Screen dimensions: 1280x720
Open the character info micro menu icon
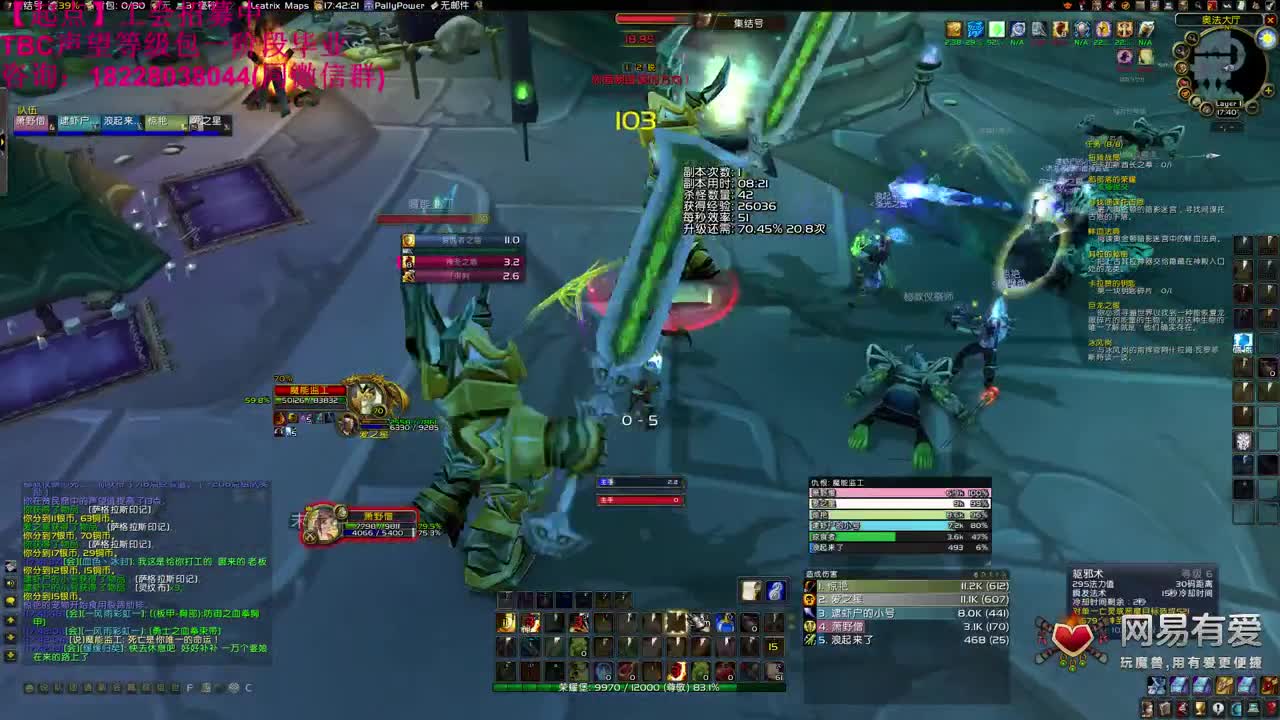pyautogui.click(x=1147, y=708)
